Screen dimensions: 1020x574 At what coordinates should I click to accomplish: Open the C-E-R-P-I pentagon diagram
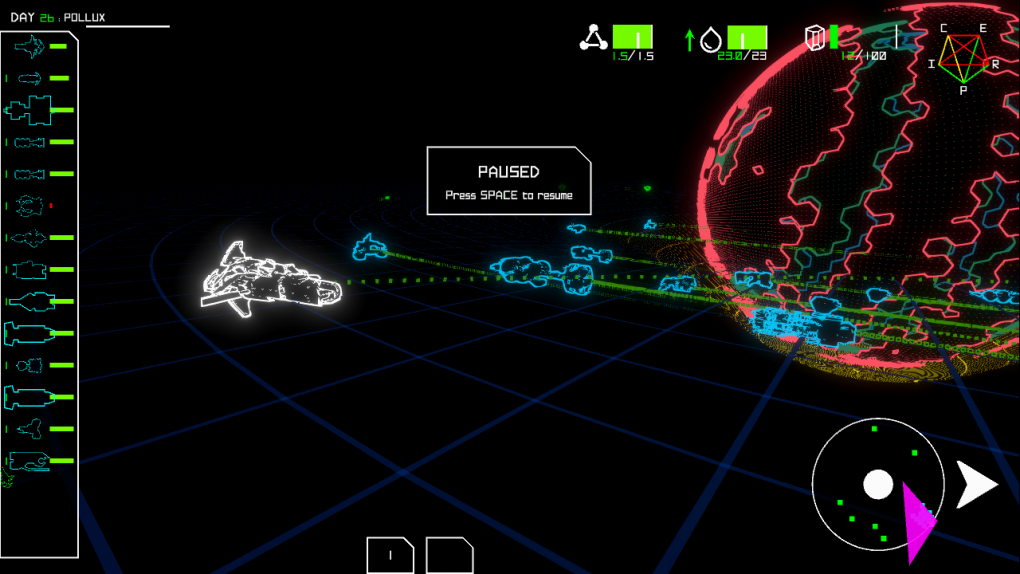pyautogui.click(x=962, y=59)
